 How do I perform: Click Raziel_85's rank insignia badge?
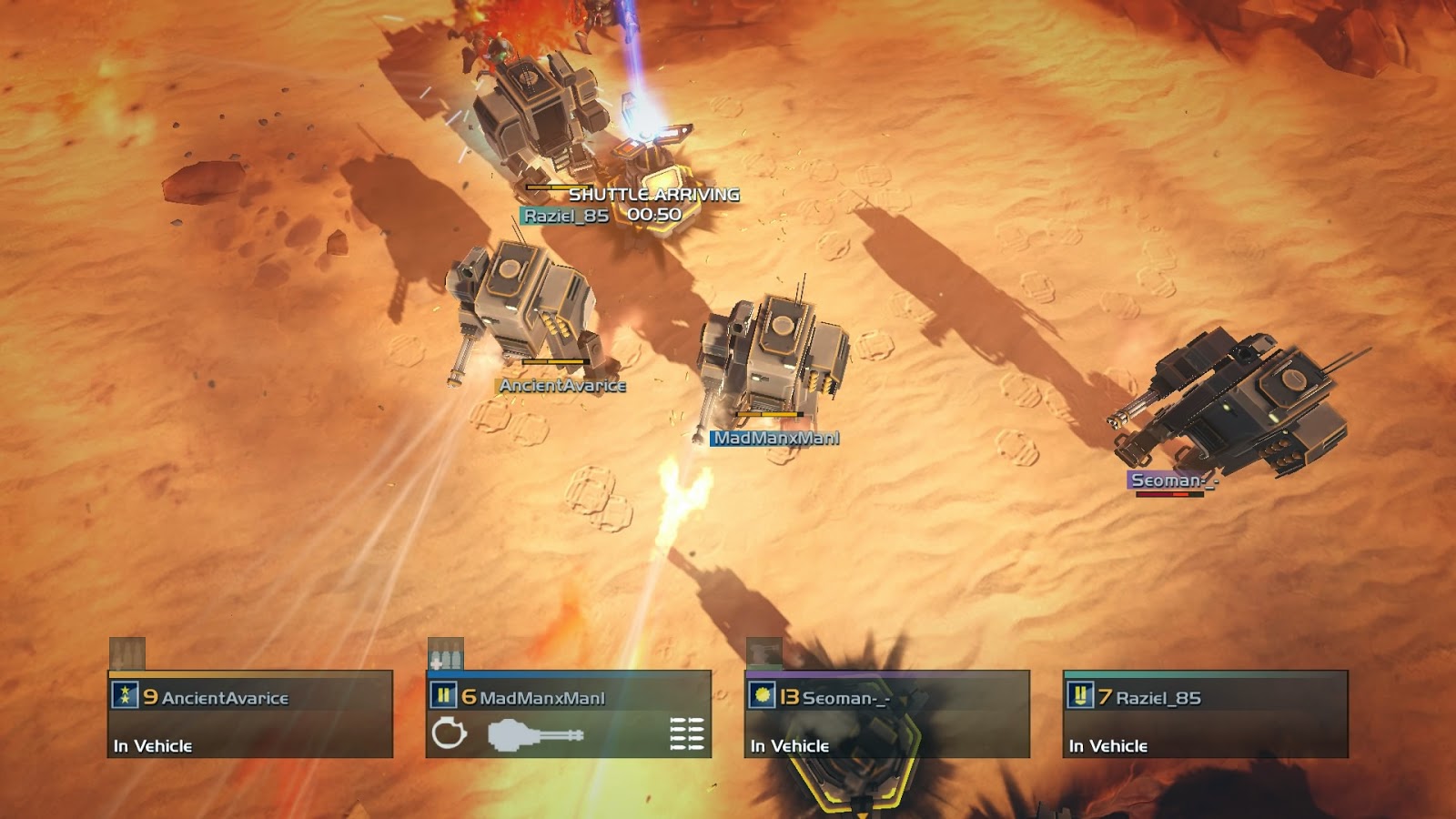pyautogui.click(x=1080, y=696)
